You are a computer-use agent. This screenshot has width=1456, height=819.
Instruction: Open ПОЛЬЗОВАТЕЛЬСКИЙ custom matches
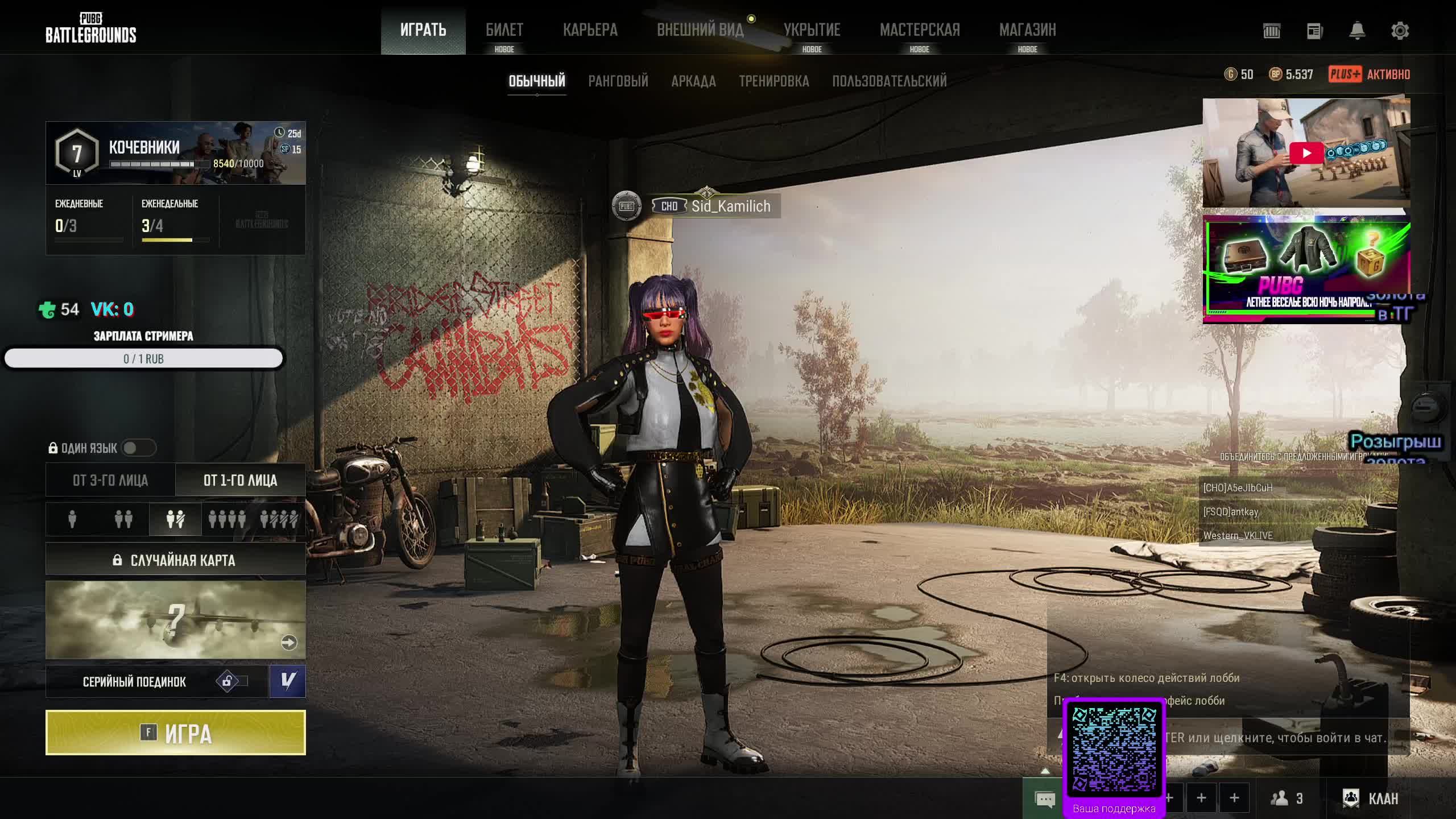889,81
